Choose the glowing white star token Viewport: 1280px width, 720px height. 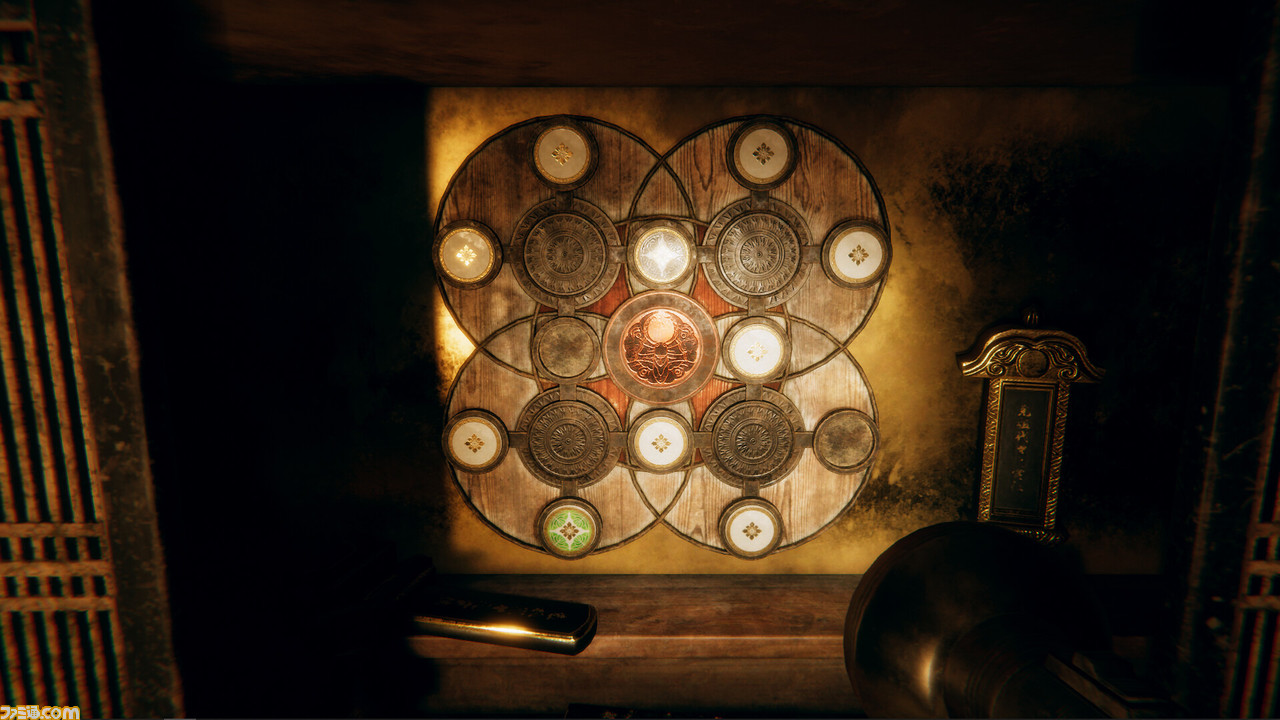pos(662,254)
